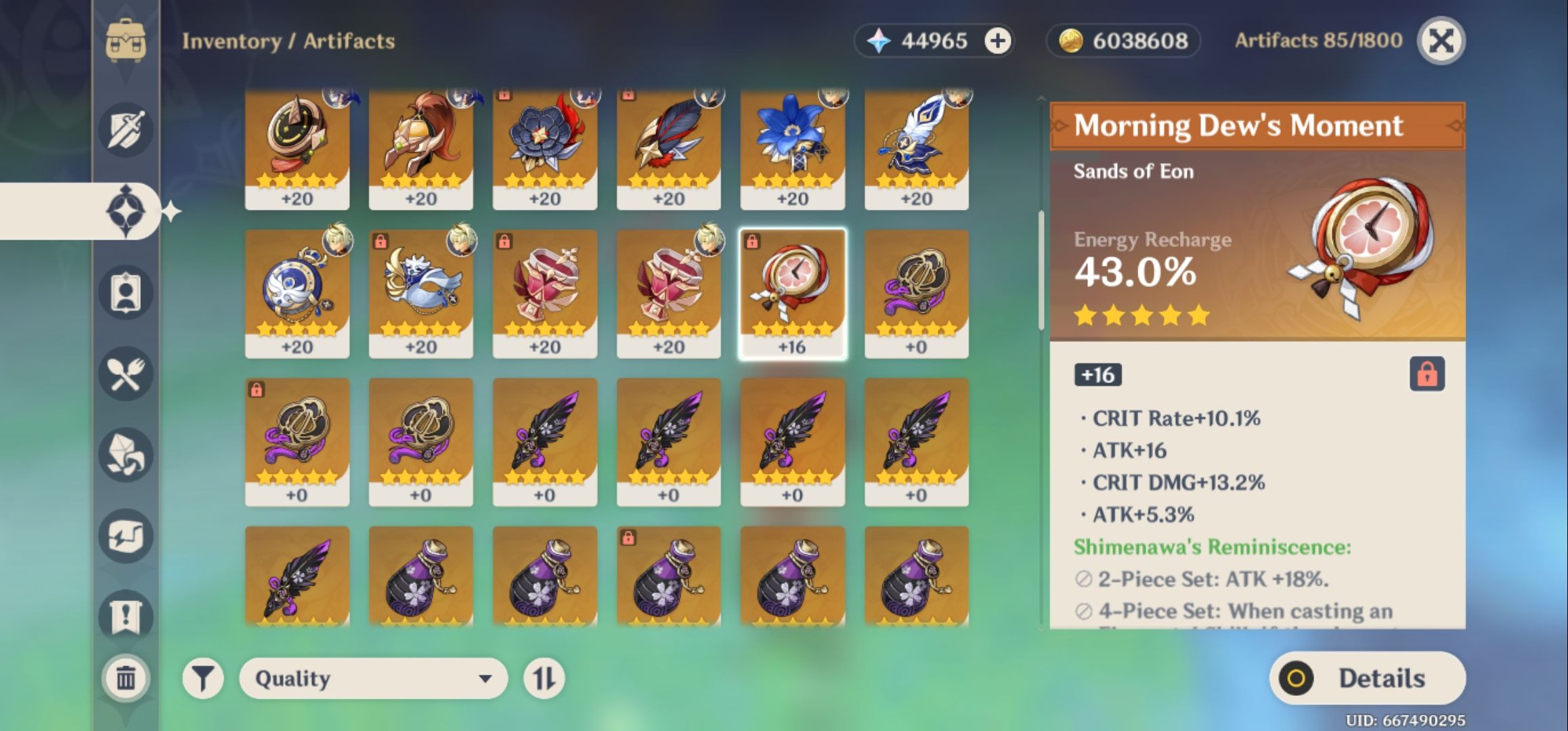The height and width of the screenshot is (731, 1568).
Task: Open the Food inventory tab icon
Action: point(125,374)
